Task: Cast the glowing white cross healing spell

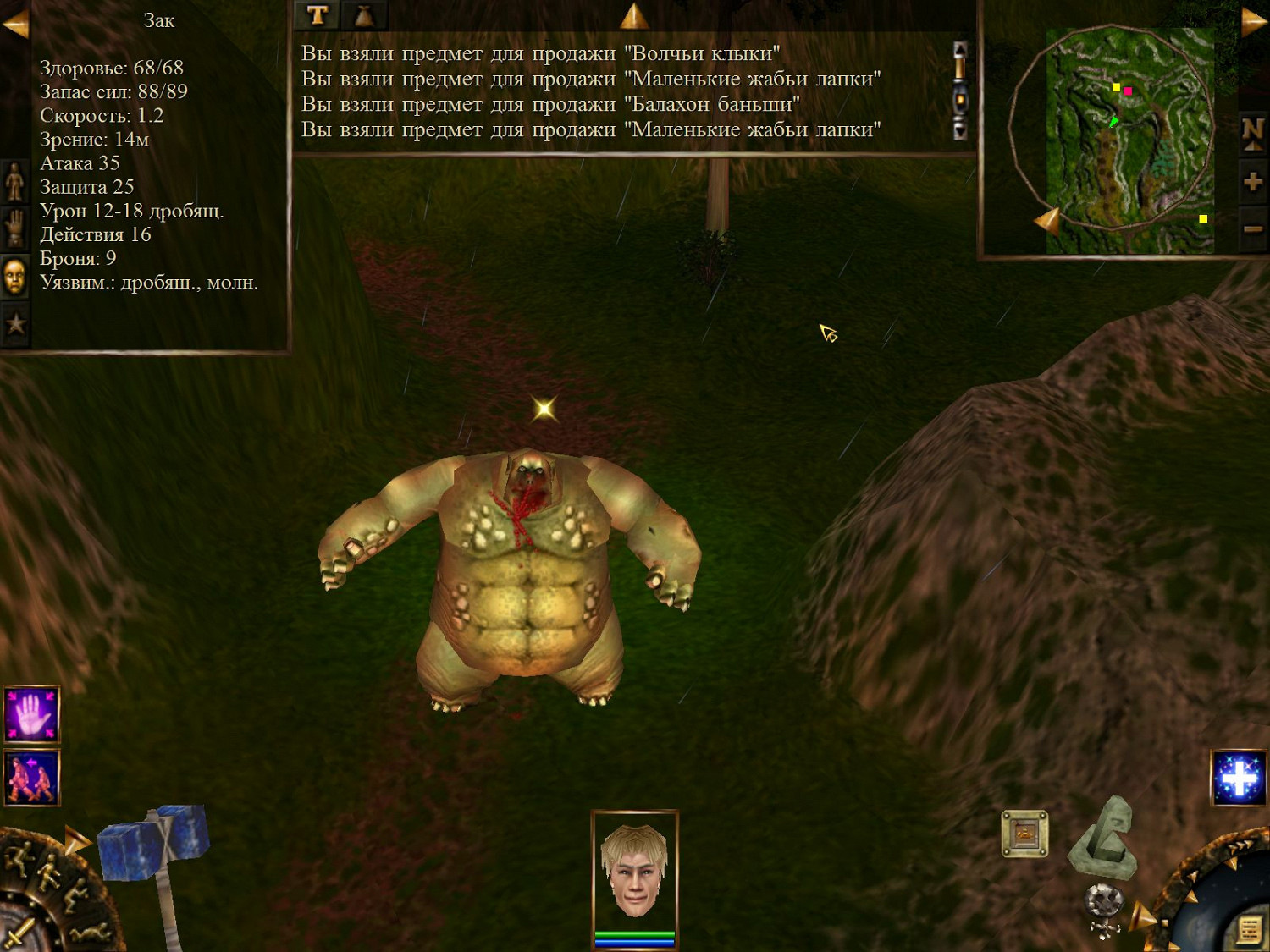Action: (1239, 778)
